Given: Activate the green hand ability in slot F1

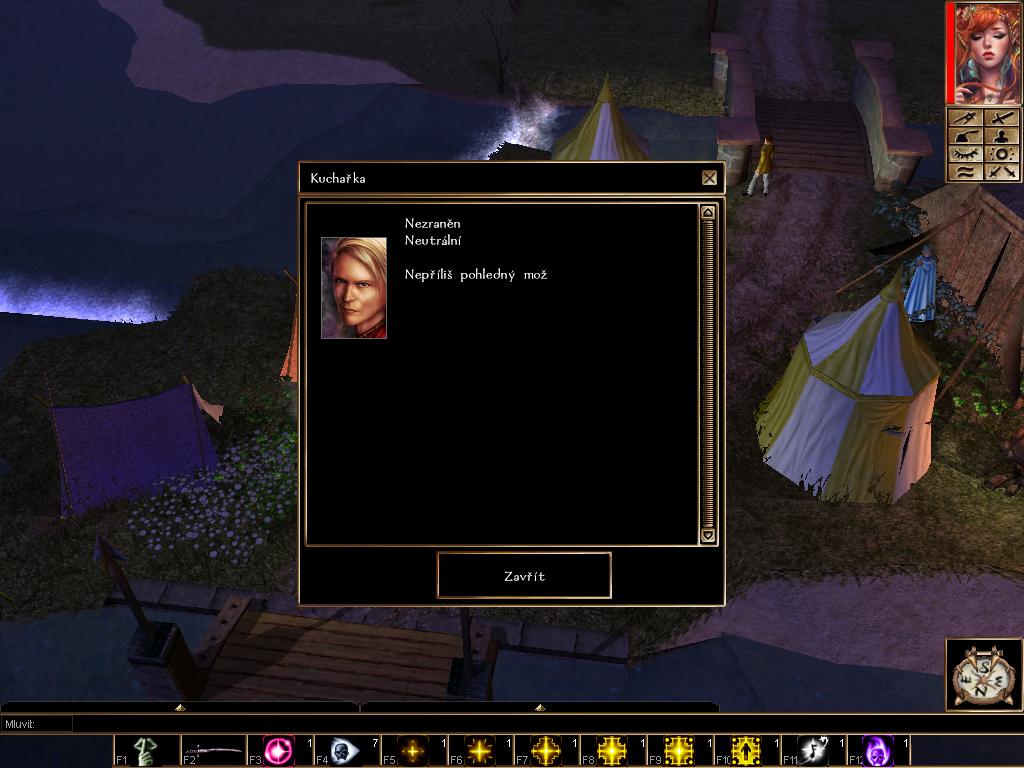Looking at the screenshot, I should [145, 750].
